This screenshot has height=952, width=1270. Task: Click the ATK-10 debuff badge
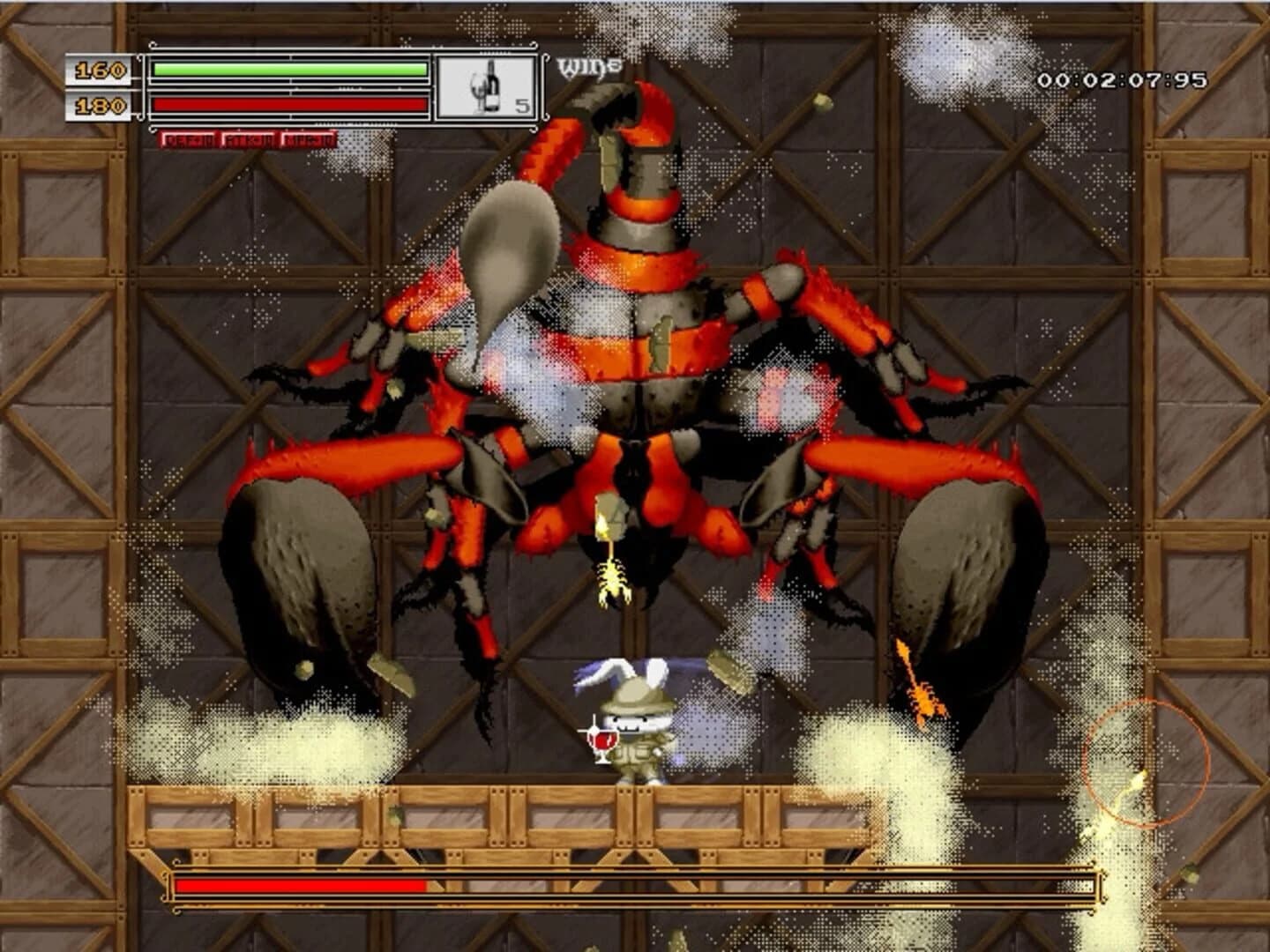(x=247, y=138)
